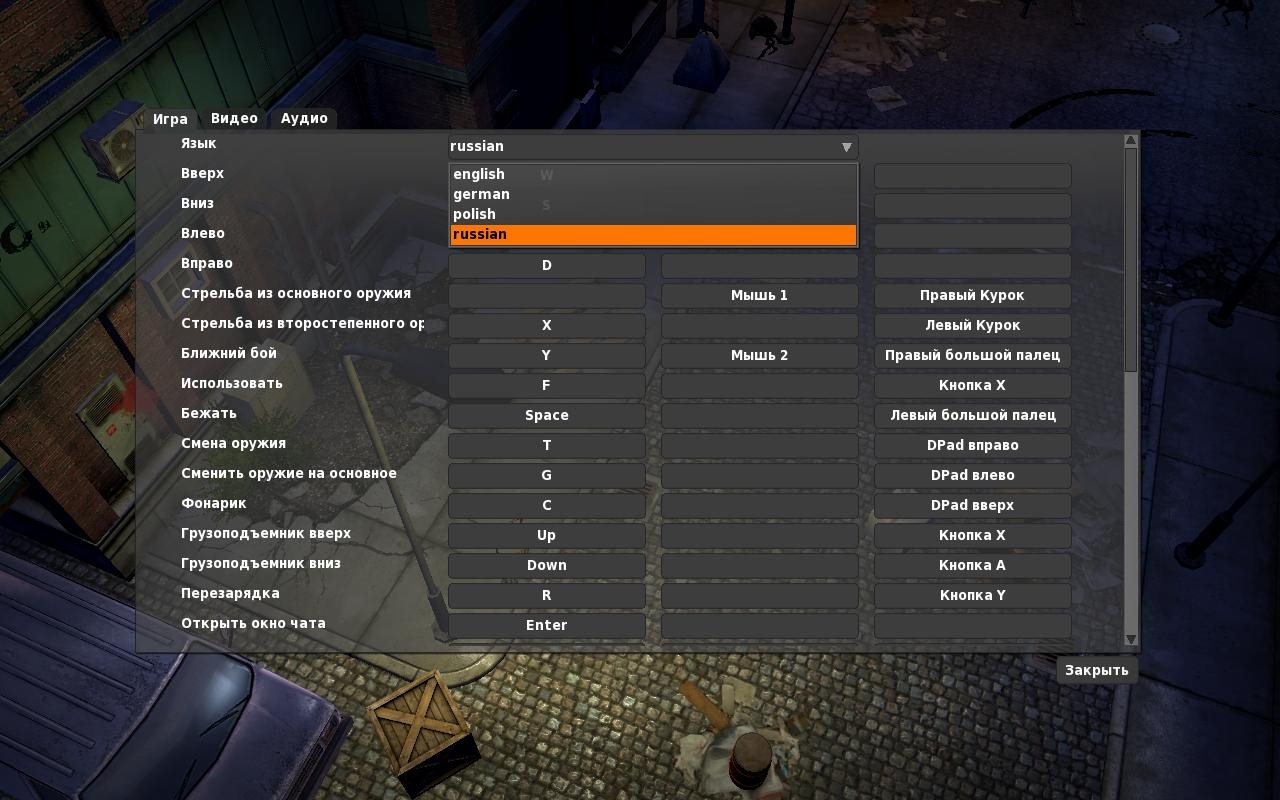1280x800 pixels.
Task: Click the scrollbar's down arrow
Action: [x=1131, y=639]
